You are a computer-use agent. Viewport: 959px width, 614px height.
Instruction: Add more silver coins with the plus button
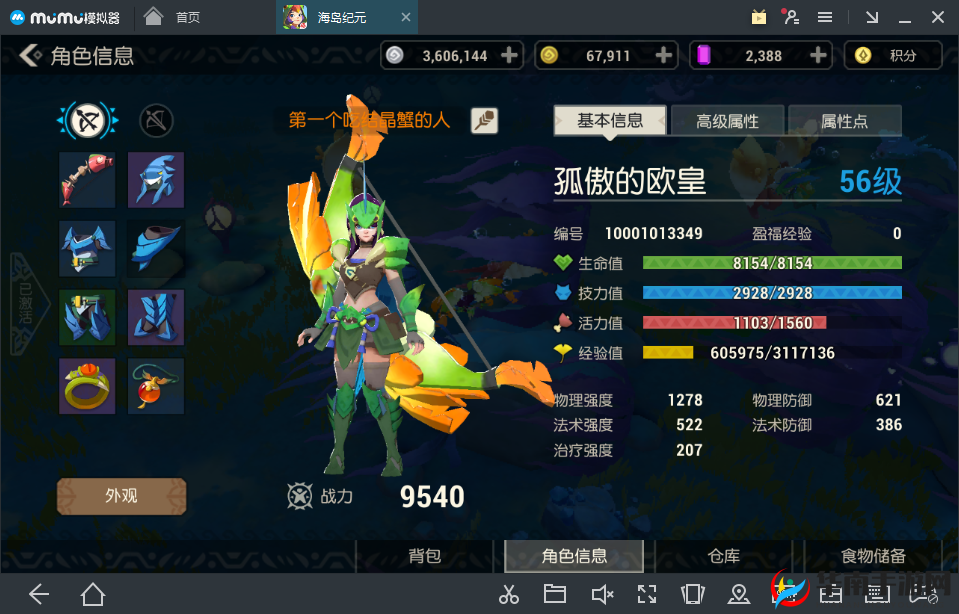pos(509,56)
